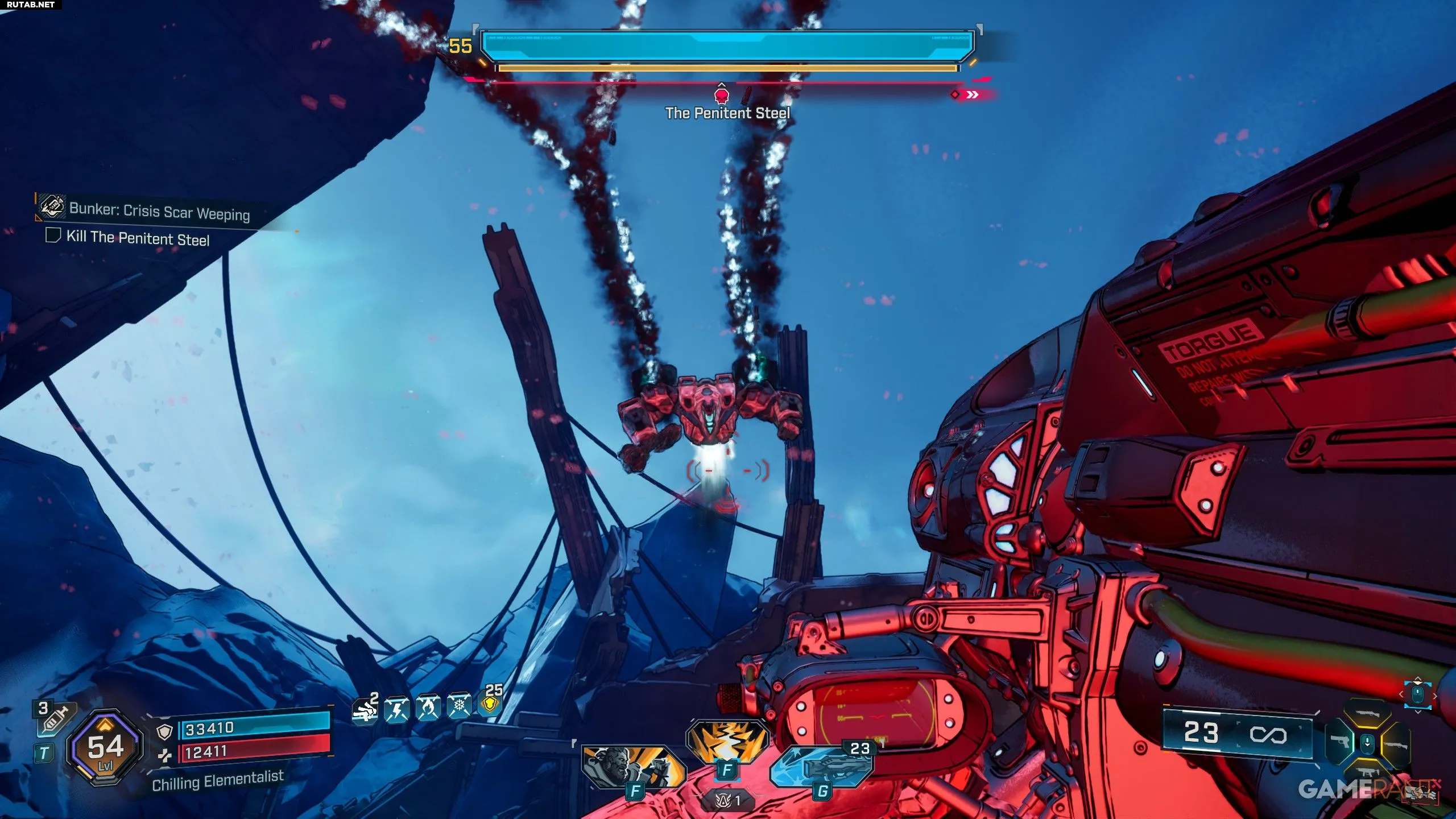Fire the blue heavy weapon ordnance slot
1456x819 pixels.
(822, 767)
